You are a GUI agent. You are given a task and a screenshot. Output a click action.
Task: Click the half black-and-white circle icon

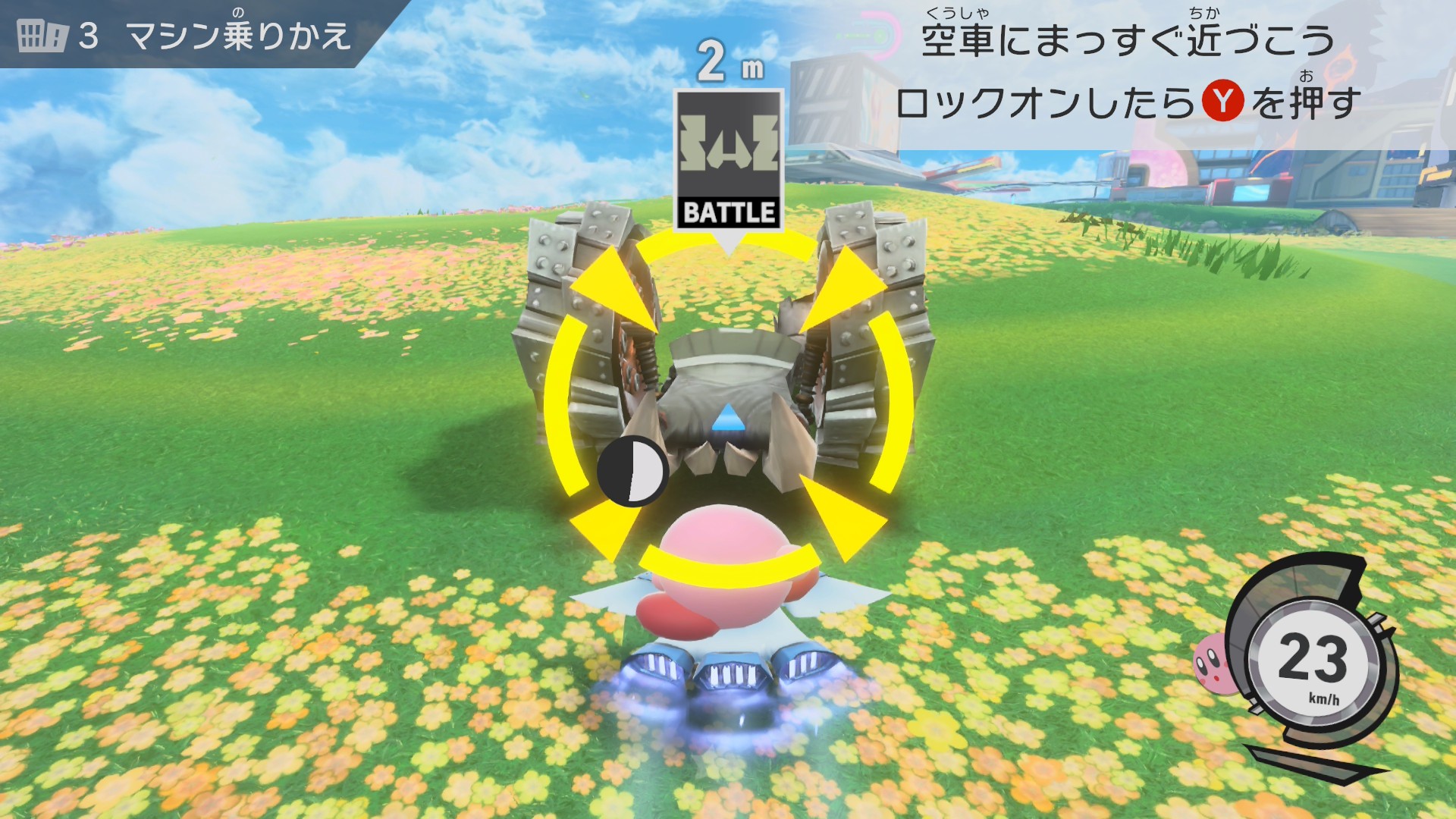632,471
